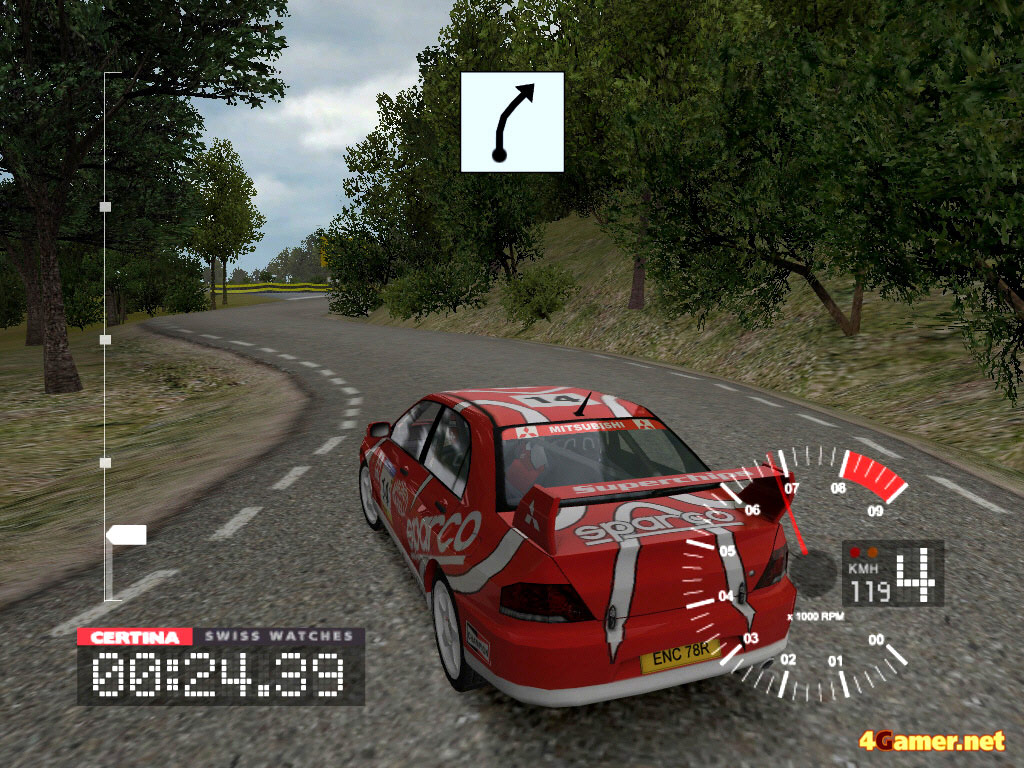Click the 4Gamer.net watermark logo
This screenshot has height=768, width=1024.
931,741
